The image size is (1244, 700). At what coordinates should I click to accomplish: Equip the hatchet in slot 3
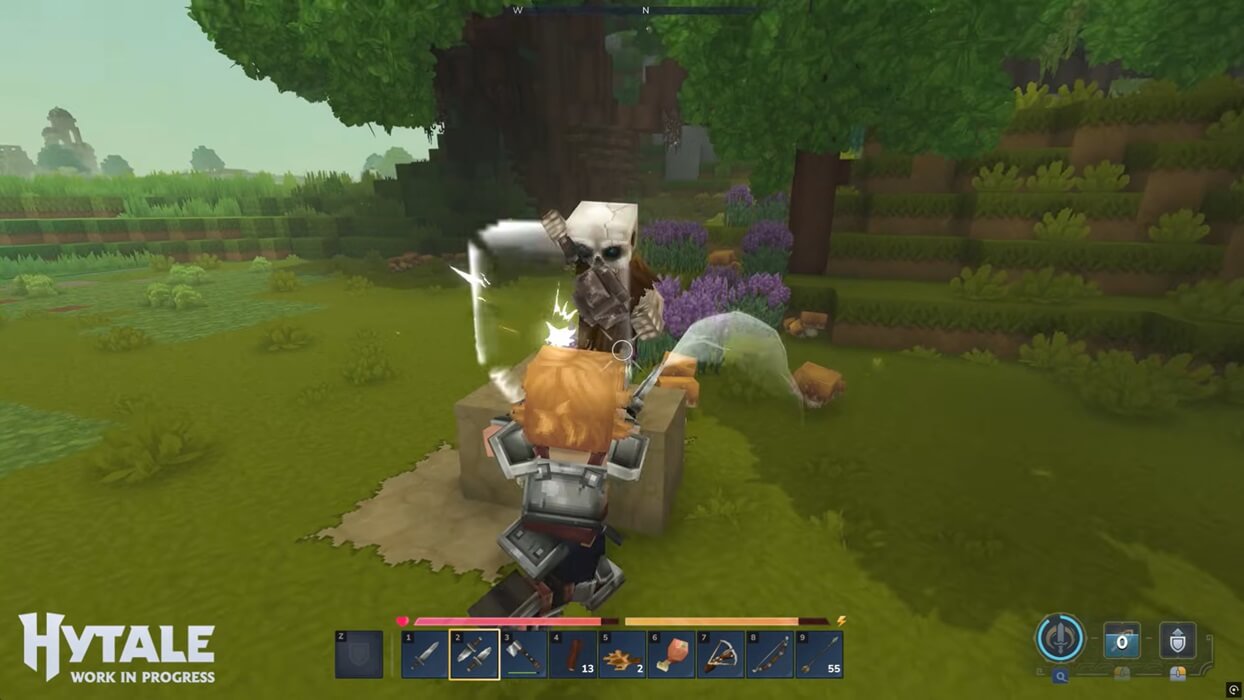pyautogui.click(x=524, y=655)
